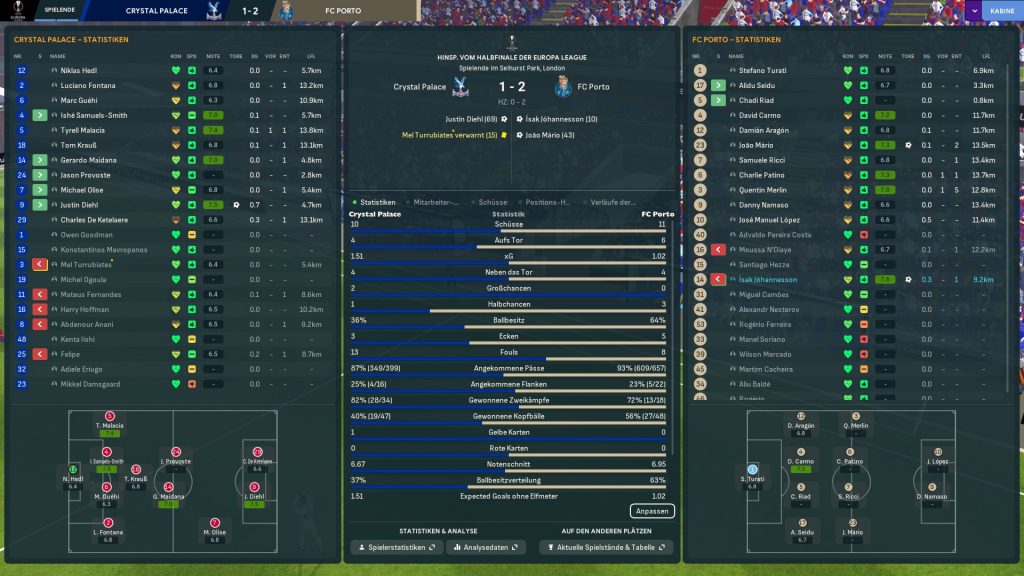Go to the Kabine
Screen dimensions: 1024x576
click(x=1001, y=11)
